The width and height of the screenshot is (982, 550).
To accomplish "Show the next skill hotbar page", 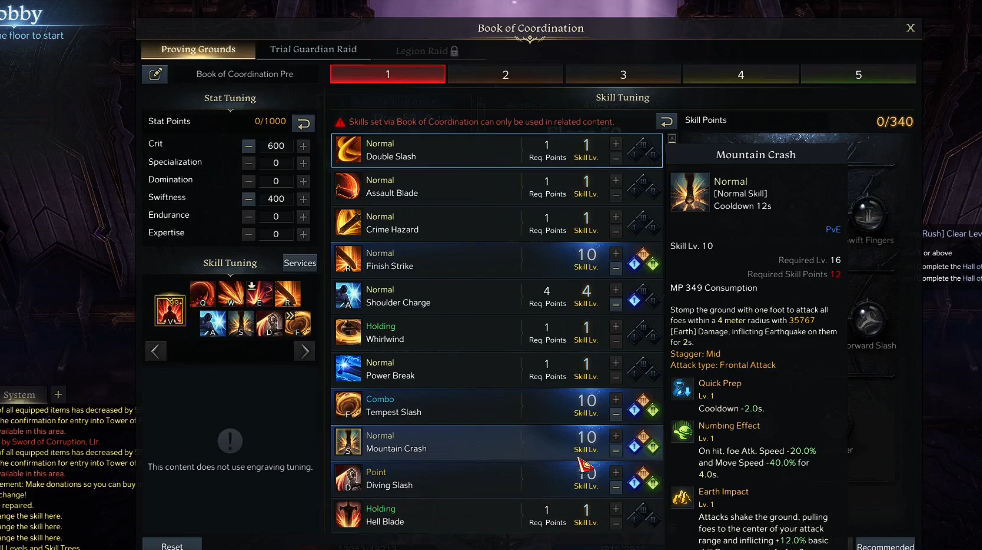I will 305,351.
